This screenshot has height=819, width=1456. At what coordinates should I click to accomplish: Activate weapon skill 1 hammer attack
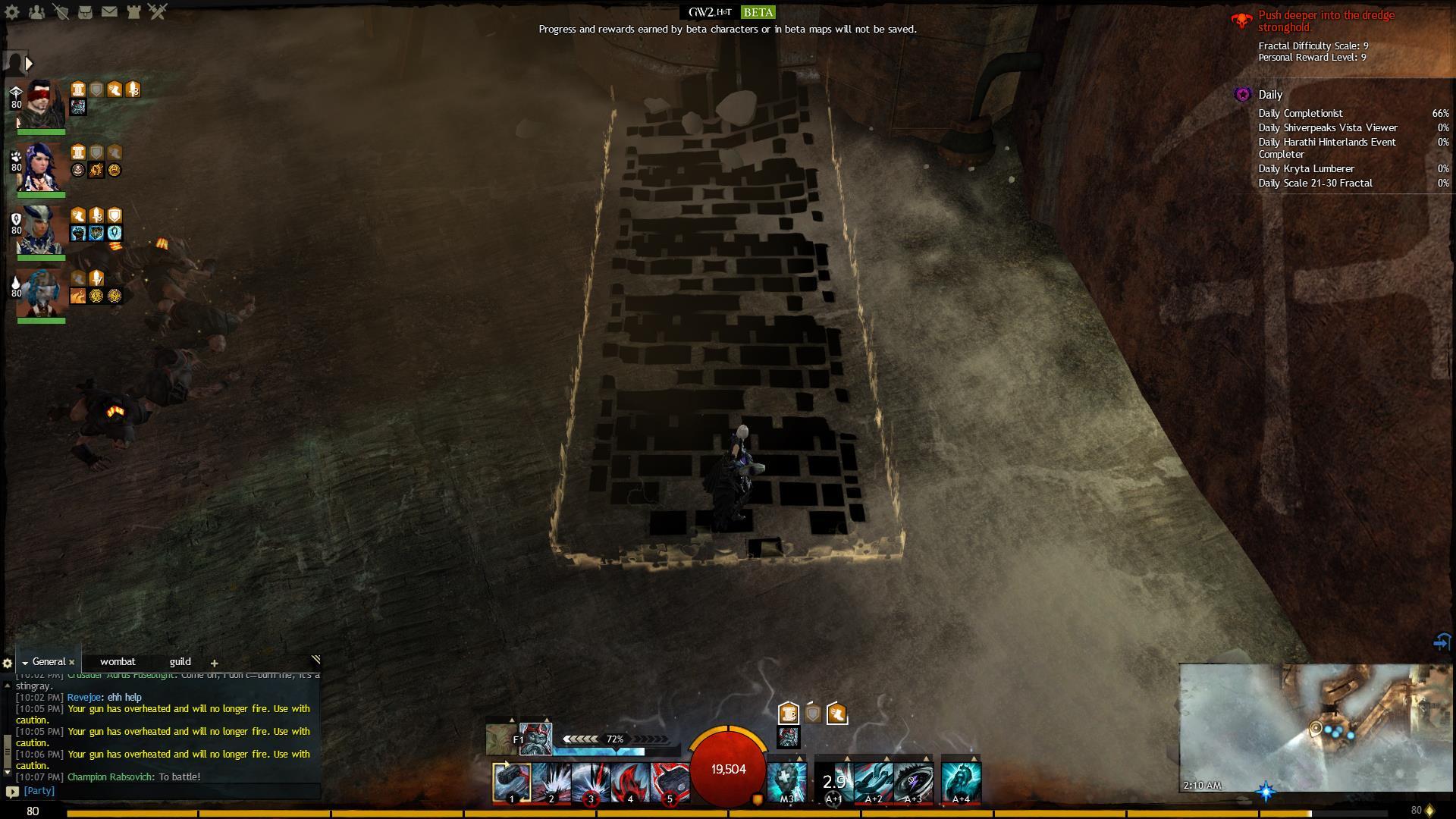point(512,783)
